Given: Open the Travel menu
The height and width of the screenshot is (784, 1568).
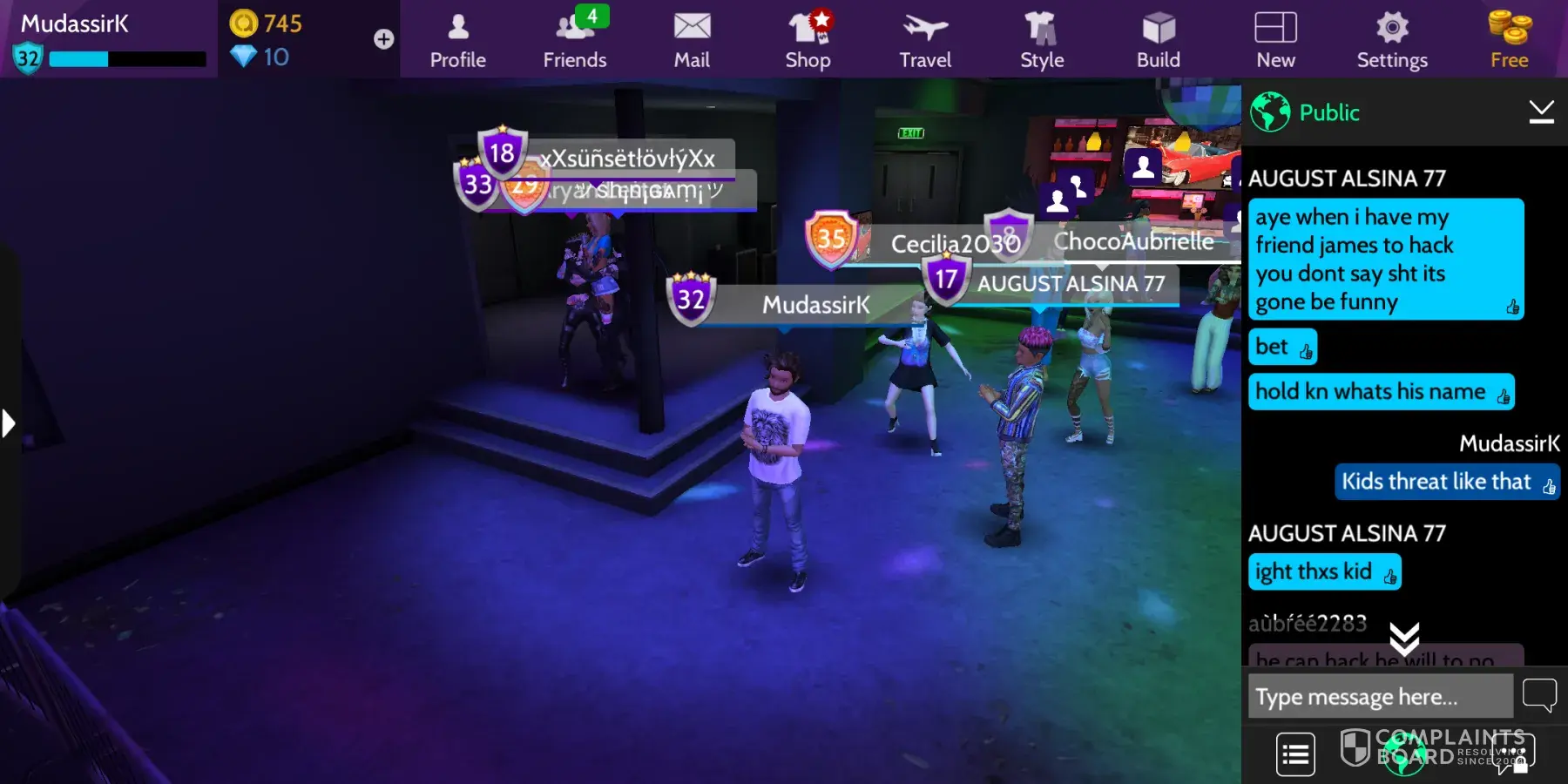Looking at the screenshot, I should [925, 40].
